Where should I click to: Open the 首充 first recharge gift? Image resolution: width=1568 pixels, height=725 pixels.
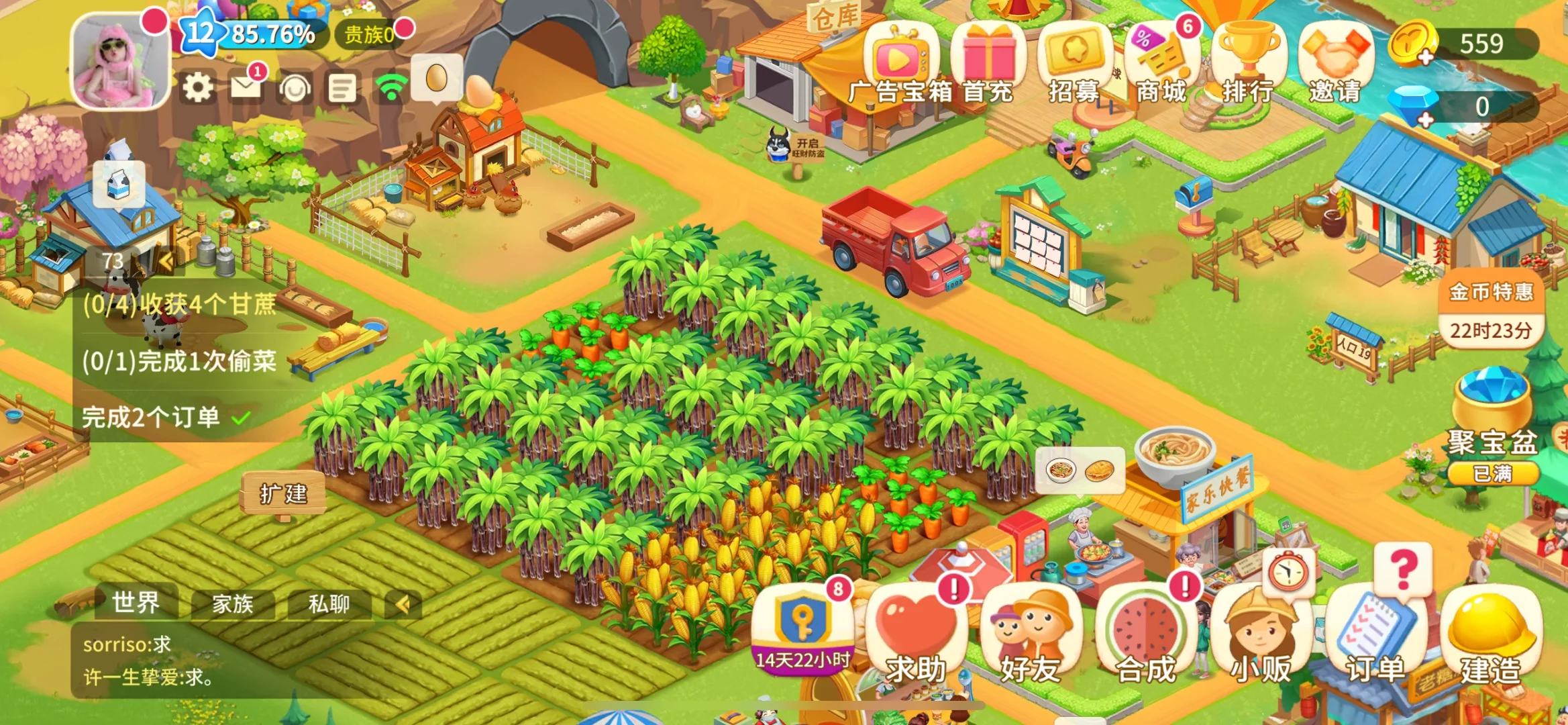[x=988, y=65]
